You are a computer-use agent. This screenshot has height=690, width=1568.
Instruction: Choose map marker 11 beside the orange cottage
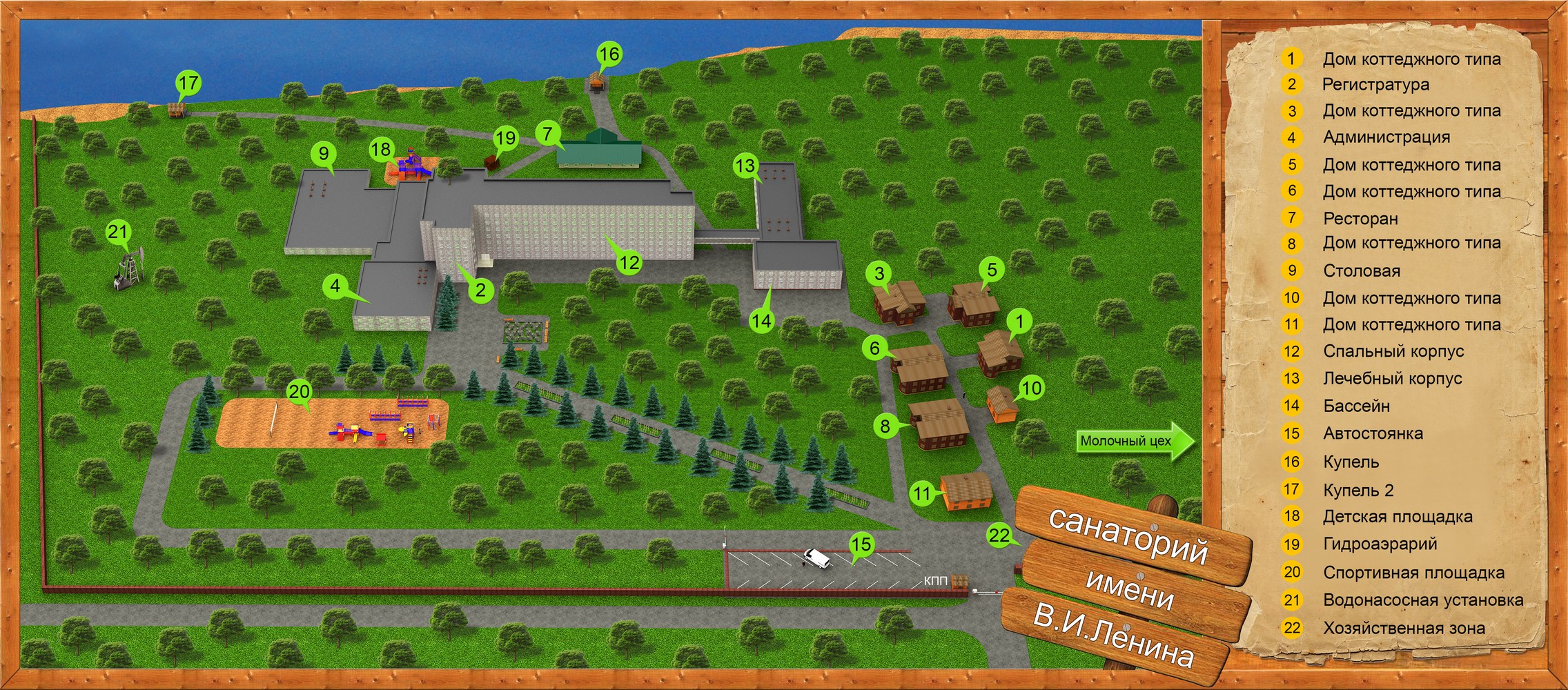pos(922,493)
